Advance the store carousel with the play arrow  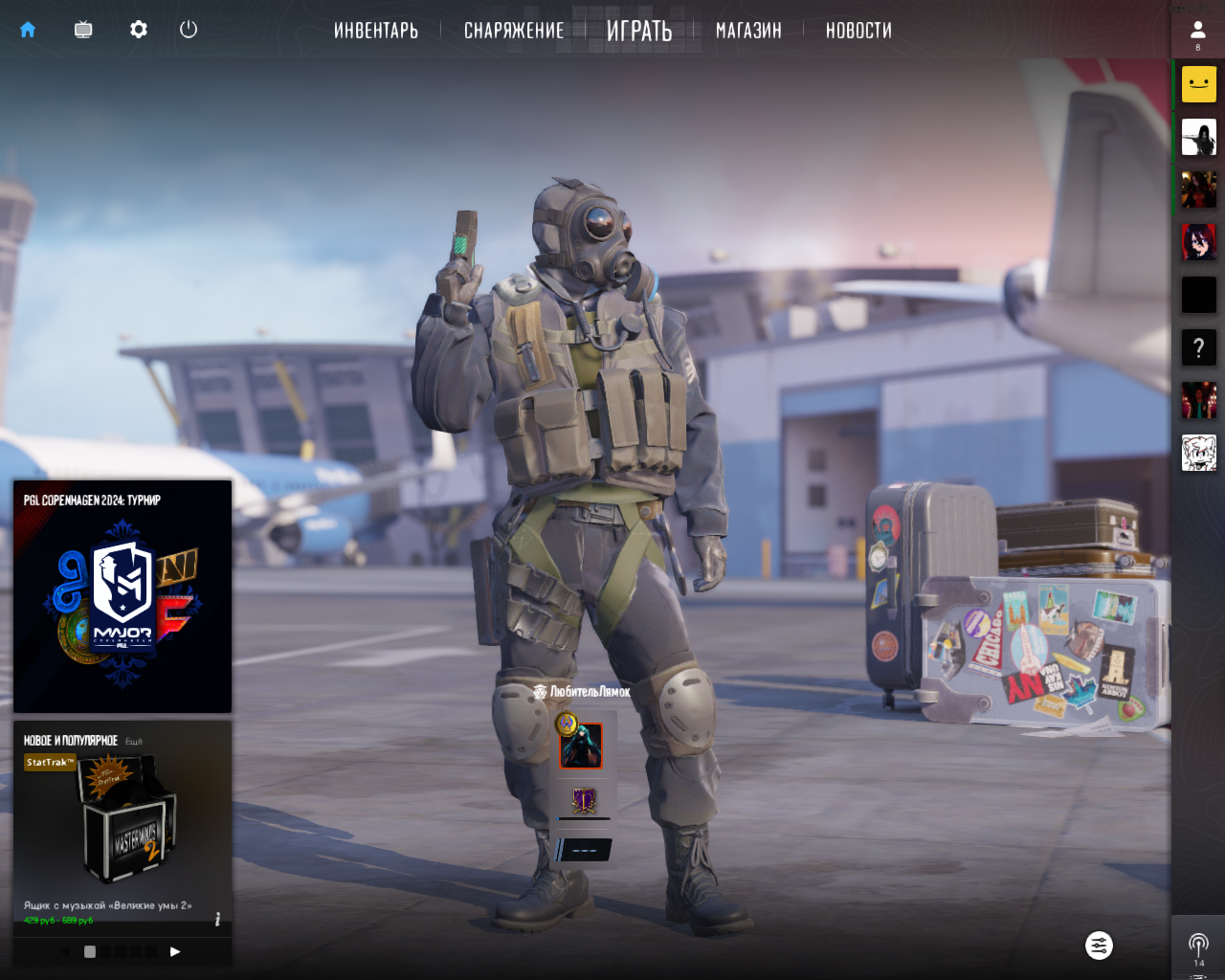coord(175,951)
